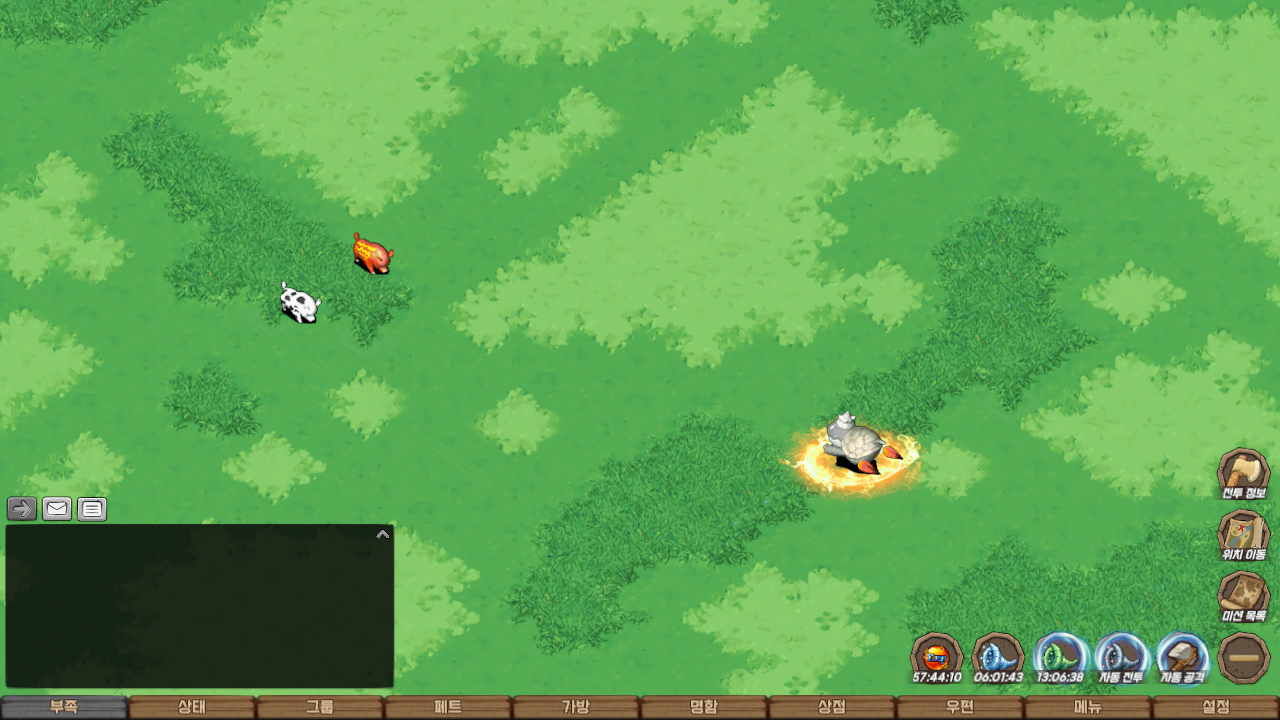Click the arrow button above the chat
This screenshot has height=720, width=1280.
click(x=22, y=509)
